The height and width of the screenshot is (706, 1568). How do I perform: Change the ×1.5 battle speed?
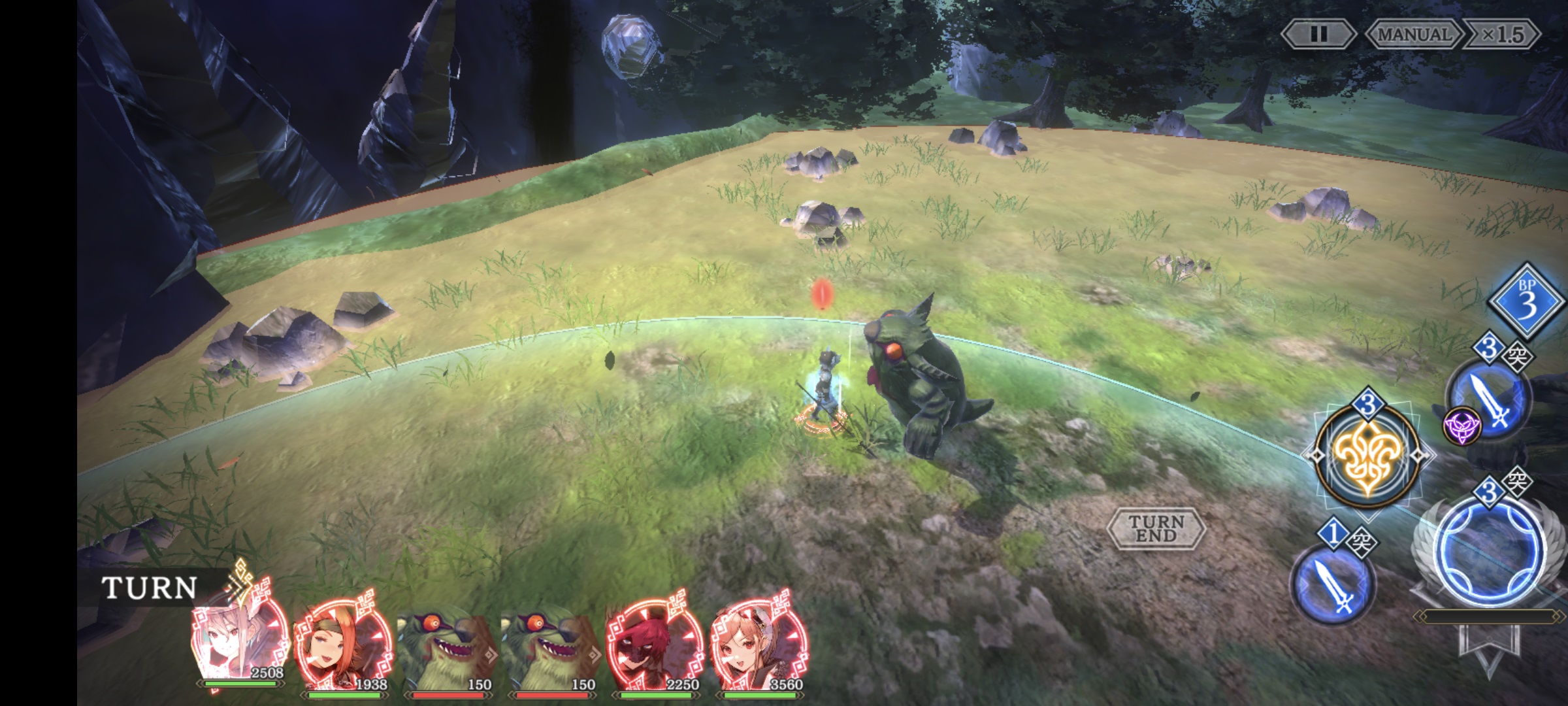click(x=1502, y=34)
